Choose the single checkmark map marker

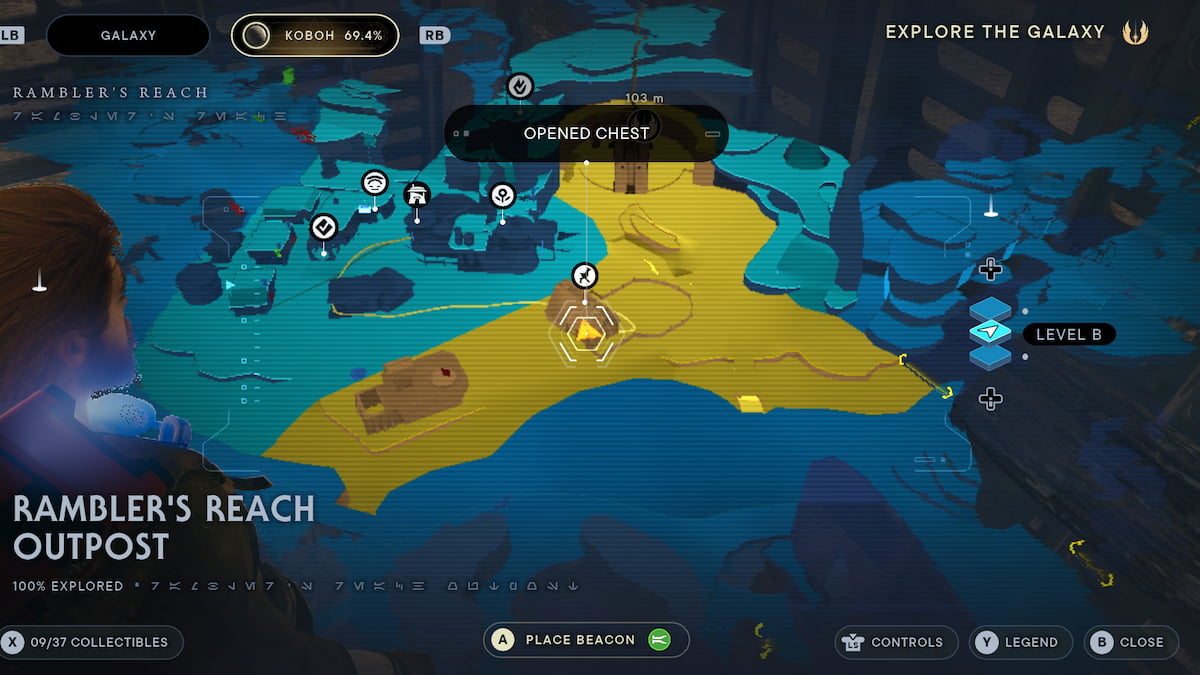coord(323,228)
